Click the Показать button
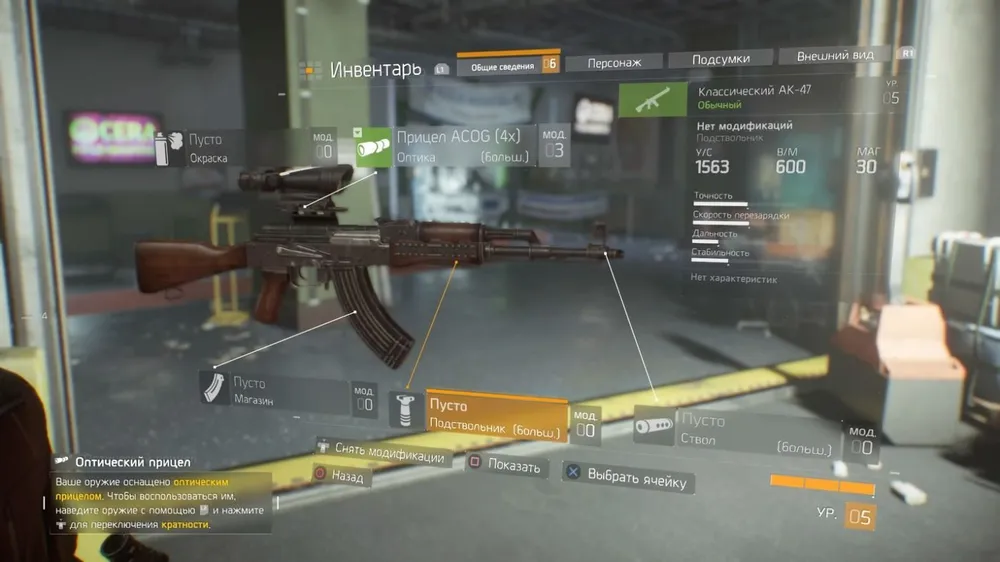Image resolution: width=1000 pixels, height=562 pixels. point(505,465)
